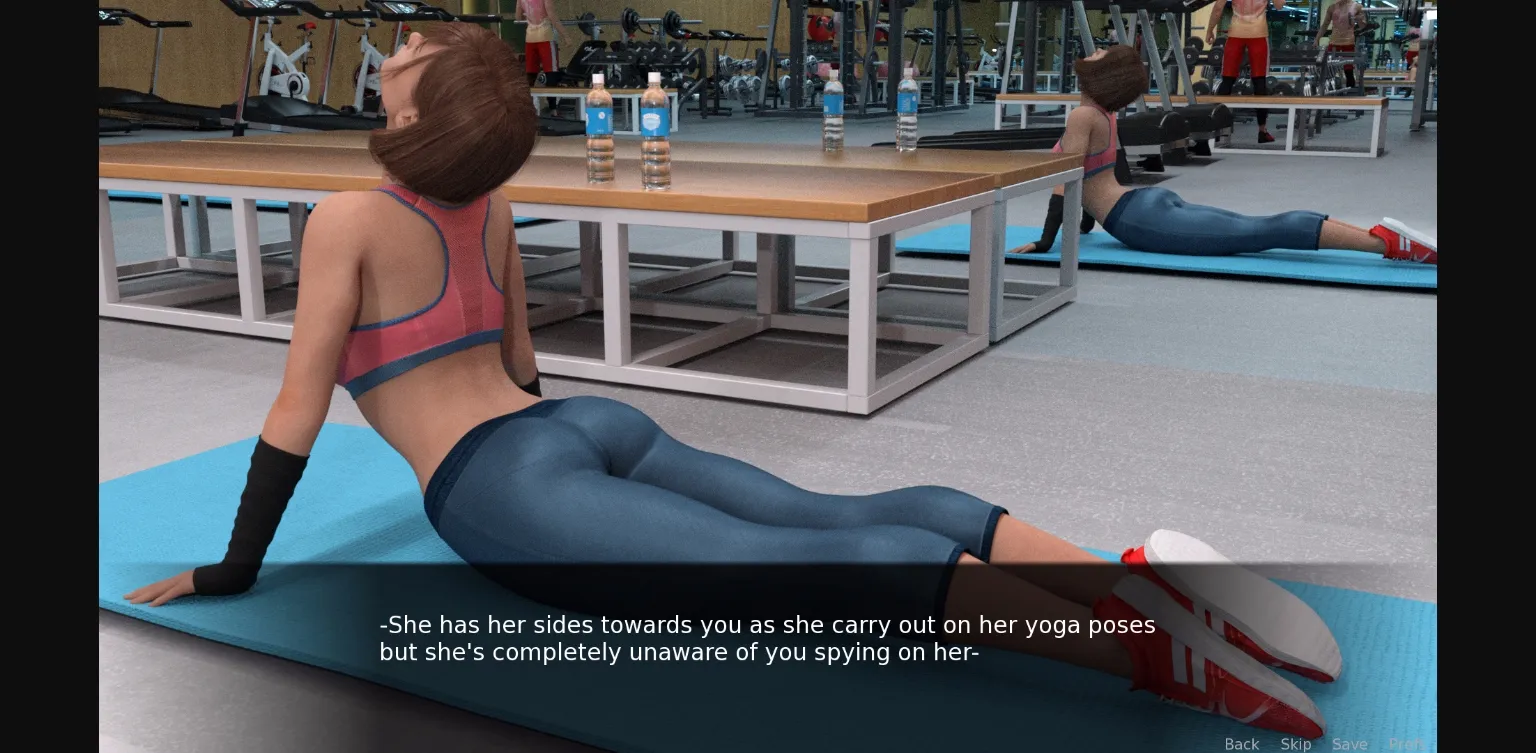Click the left water bottle on the table
The width and height of the screenshot is (1536, 753).
point(601,130)
